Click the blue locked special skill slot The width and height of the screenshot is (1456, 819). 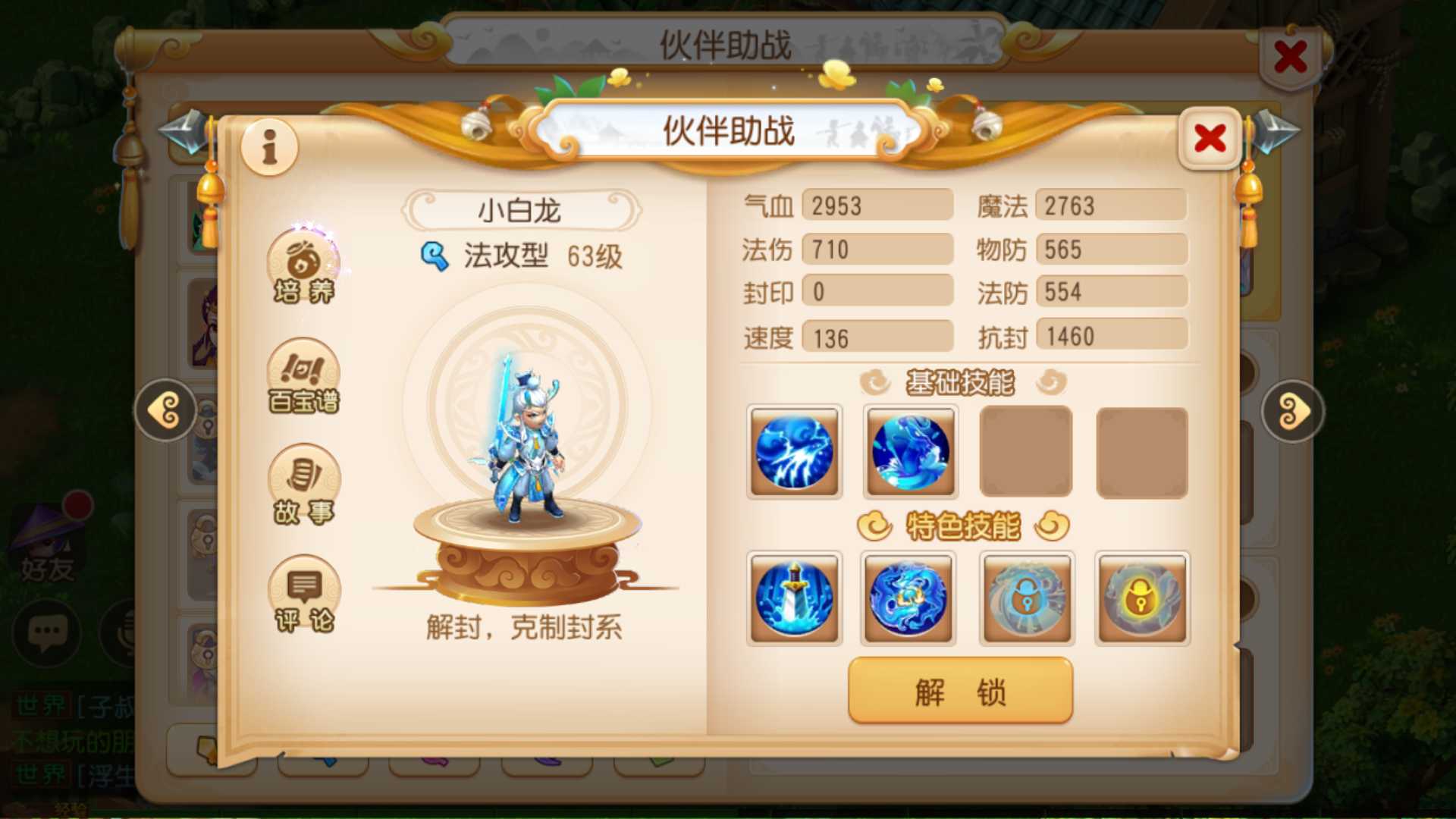1027,598
